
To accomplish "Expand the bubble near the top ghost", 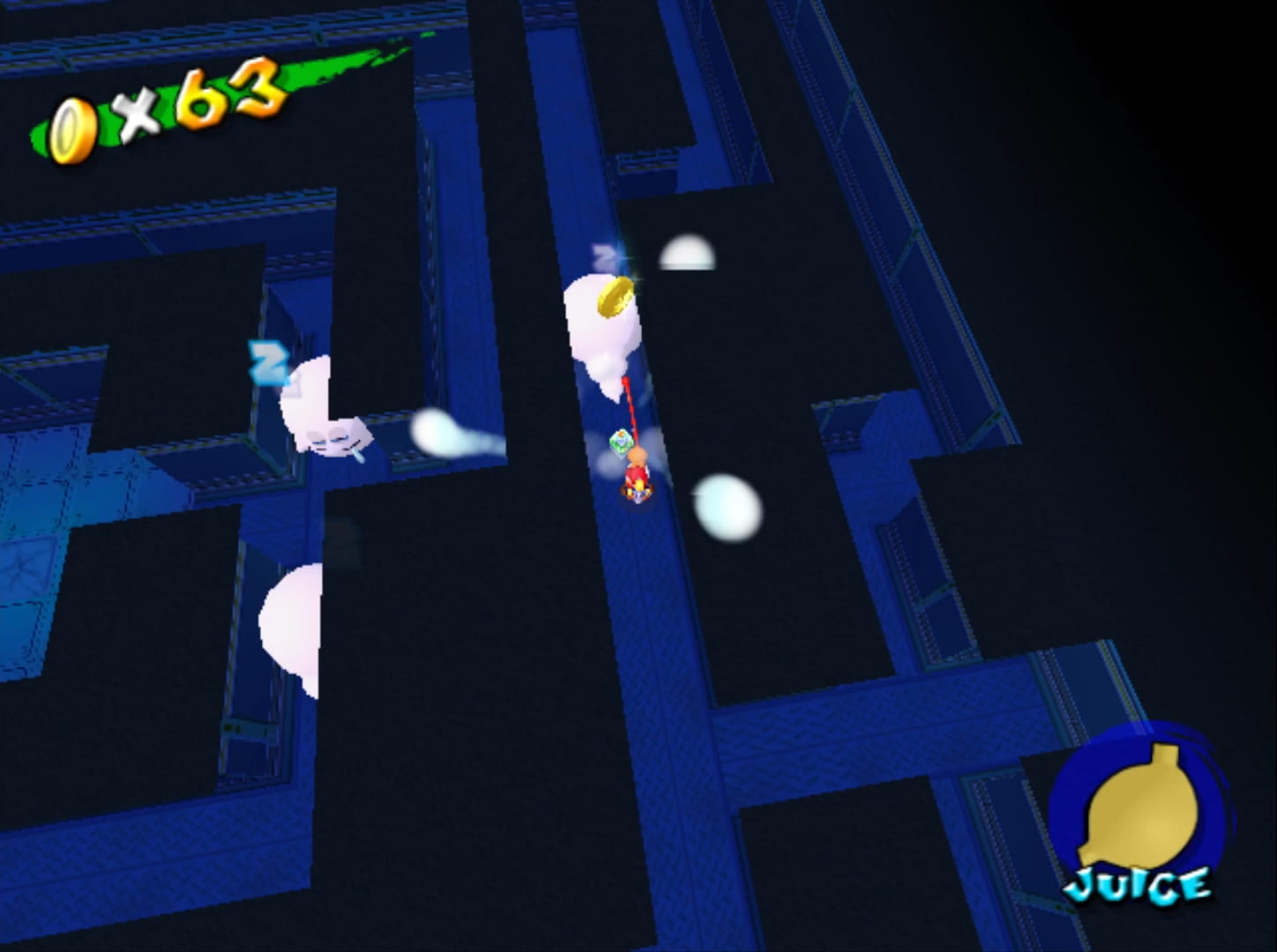I will (686, 253).
